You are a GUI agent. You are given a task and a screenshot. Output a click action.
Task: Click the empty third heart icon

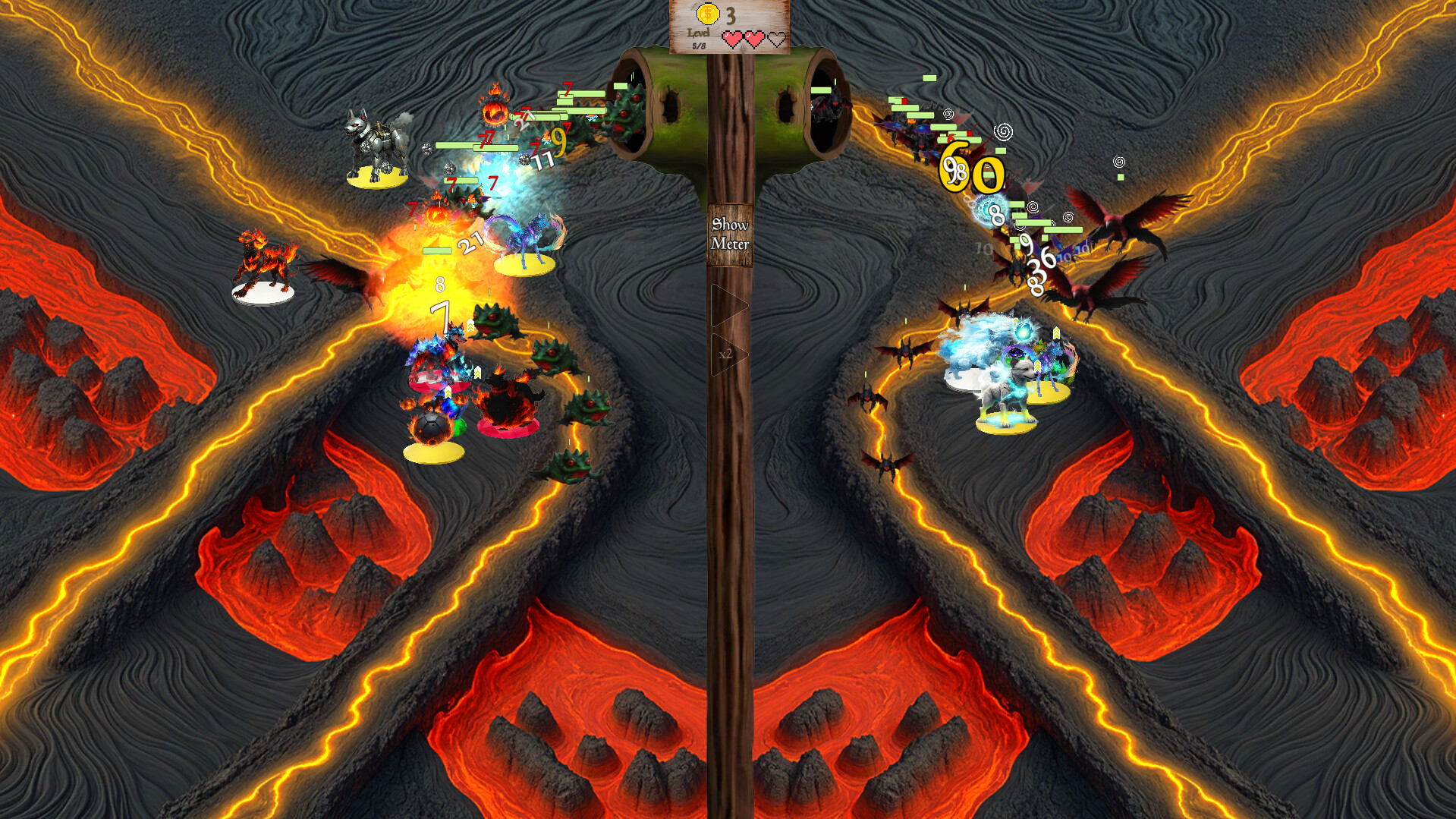pyautogui.click(x=778, y=38)
